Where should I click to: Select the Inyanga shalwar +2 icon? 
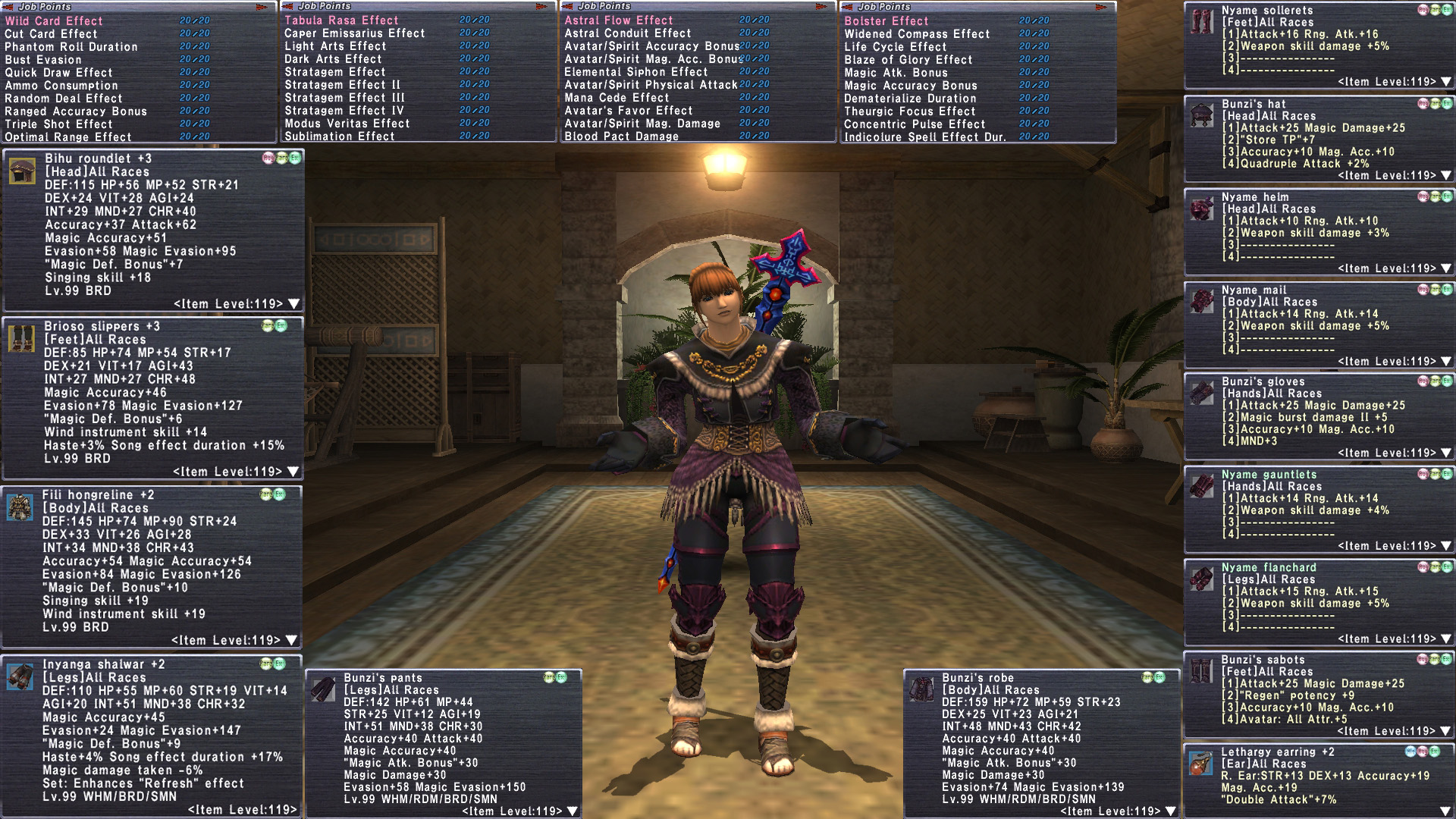pyautogui.click(x=20, y=676)
